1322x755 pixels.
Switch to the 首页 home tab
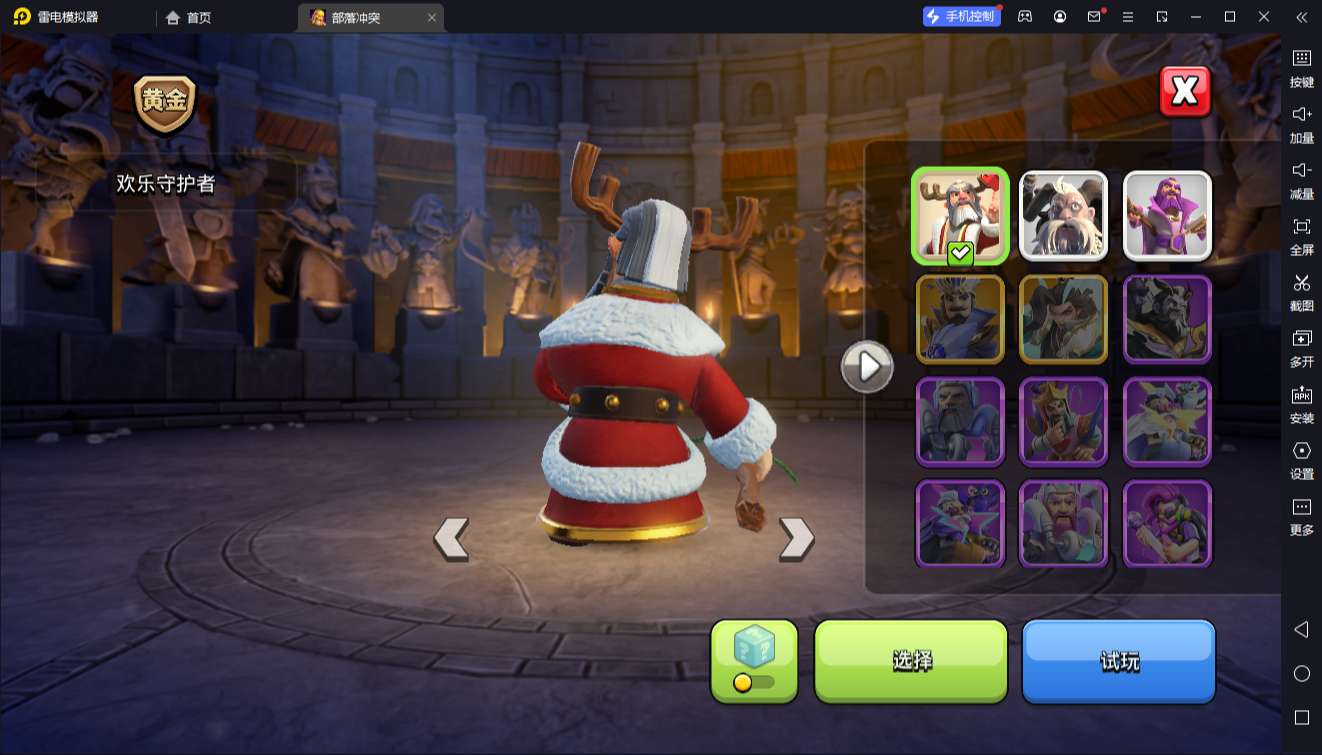pyautogui.click(x=189, y=17)
